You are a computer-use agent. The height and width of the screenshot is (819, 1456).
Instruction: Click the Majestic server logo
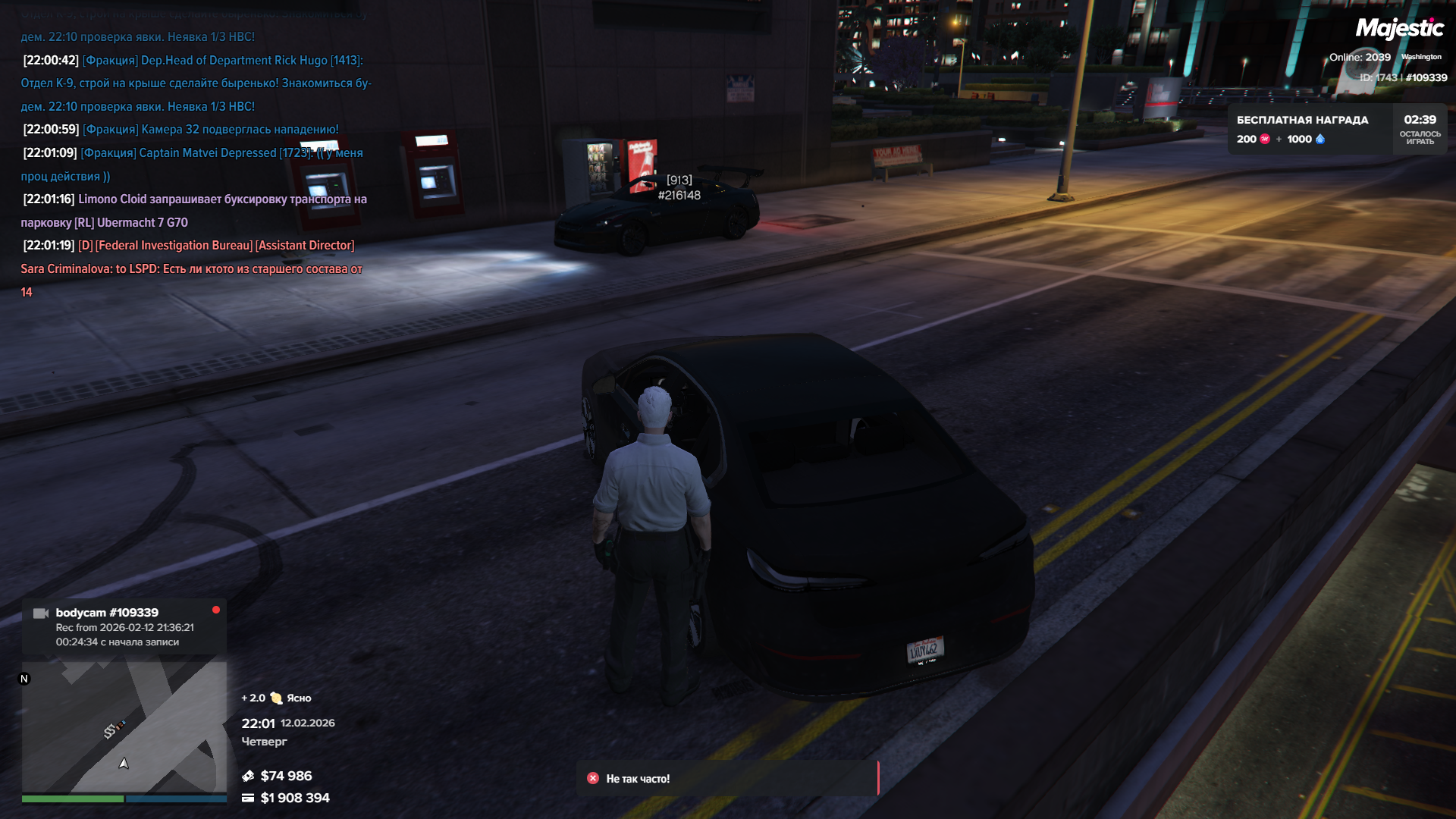click(x=1399, y=29)
